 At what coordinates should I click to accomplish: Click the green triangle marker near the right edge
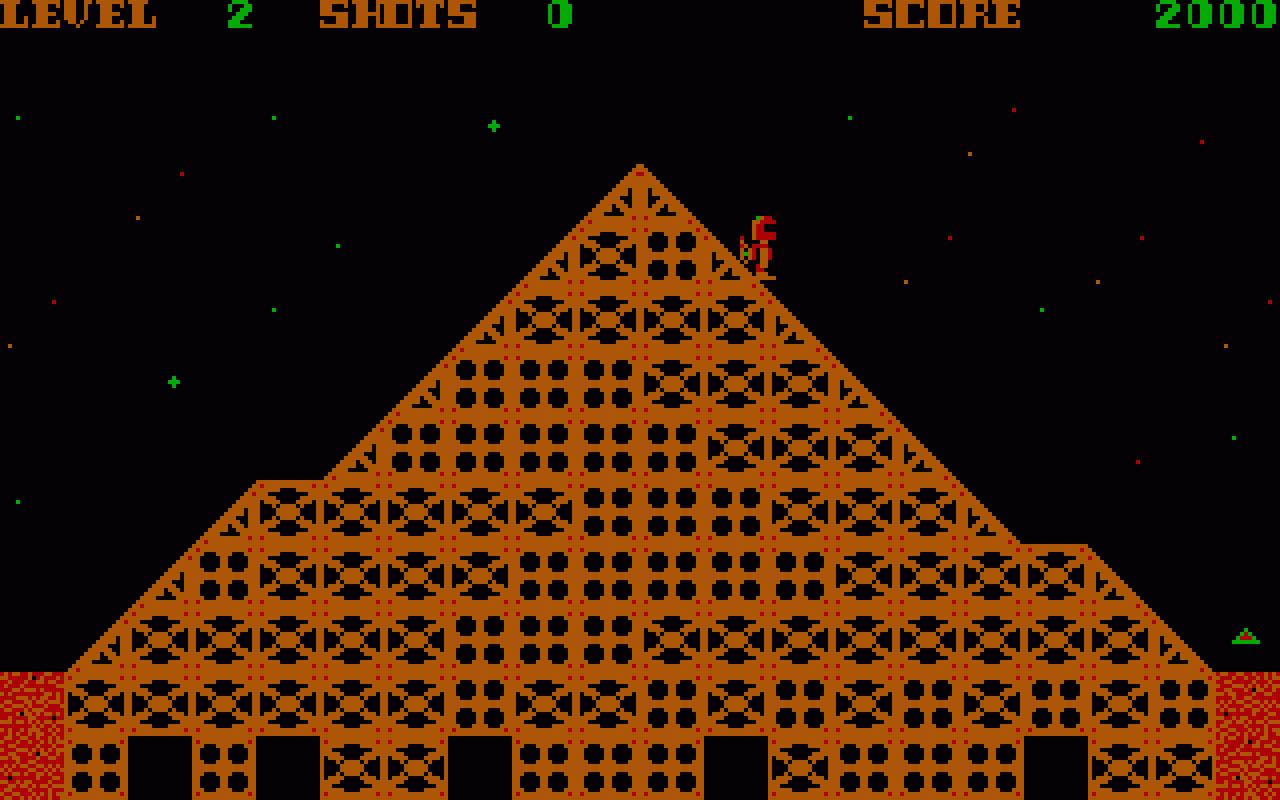tap(1246, 634)
